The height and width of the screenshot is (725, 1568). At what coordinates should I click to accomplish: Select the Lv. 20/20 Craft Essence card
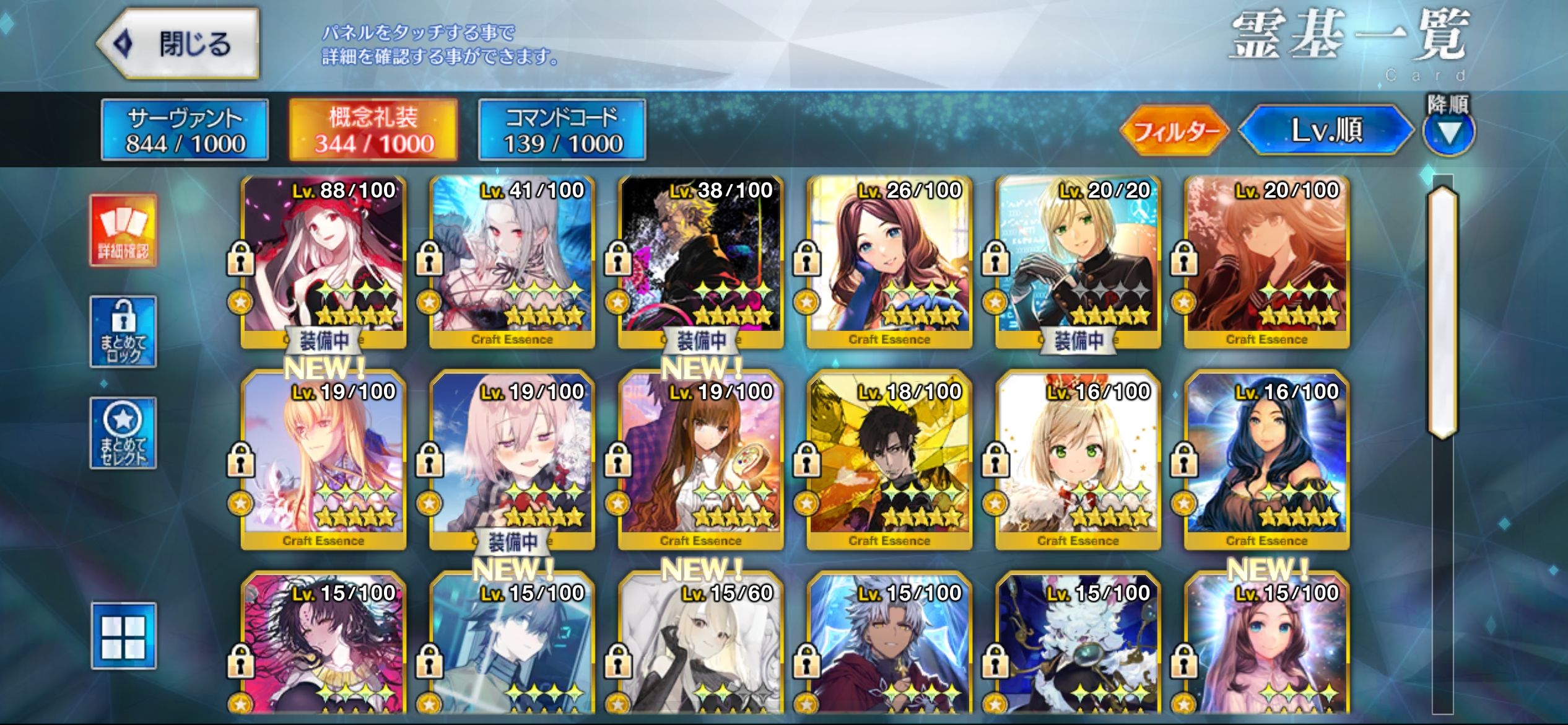[1078, 260]
